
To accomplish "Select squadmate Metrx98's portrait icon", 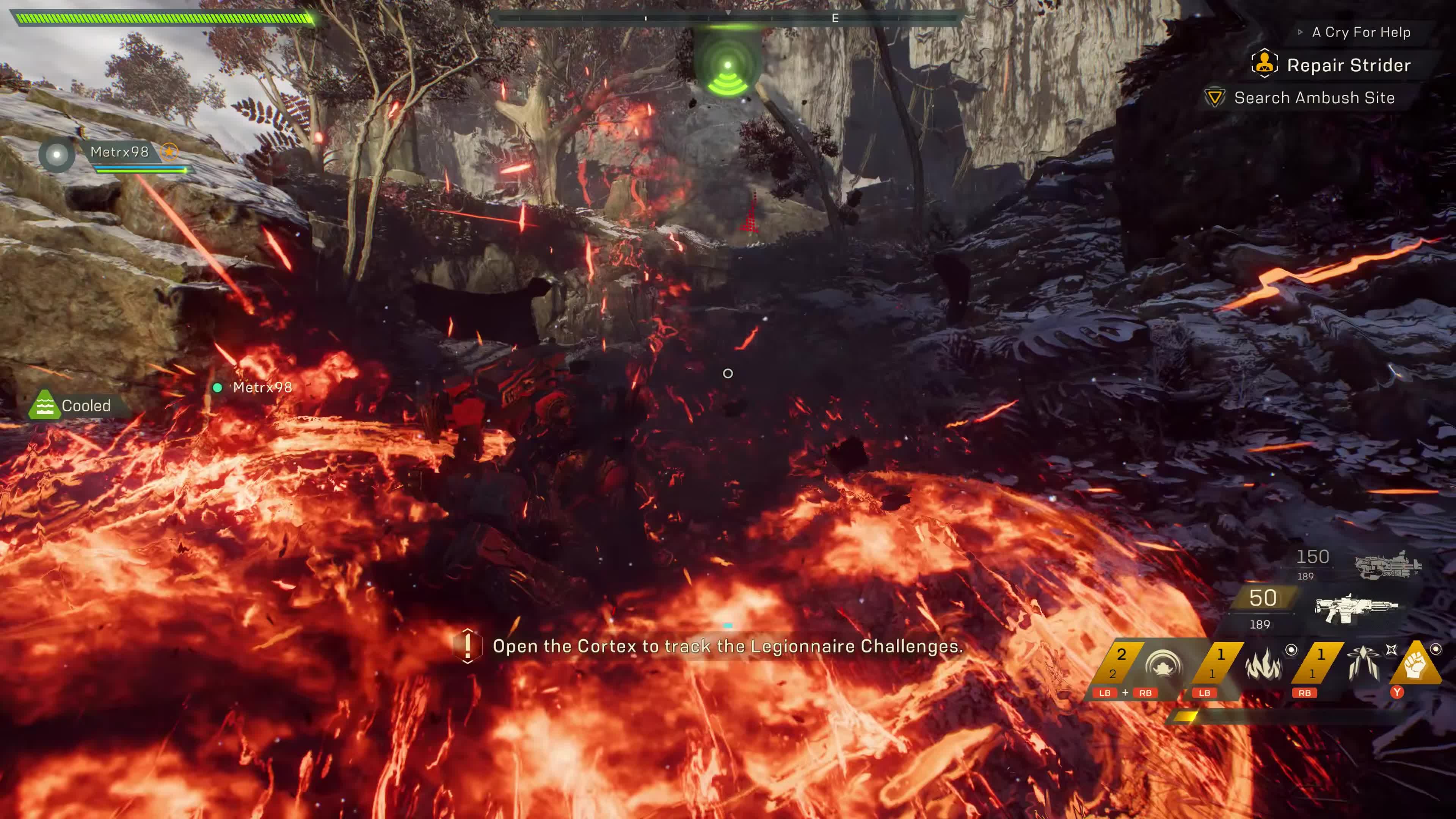I will tap(56, 154).
